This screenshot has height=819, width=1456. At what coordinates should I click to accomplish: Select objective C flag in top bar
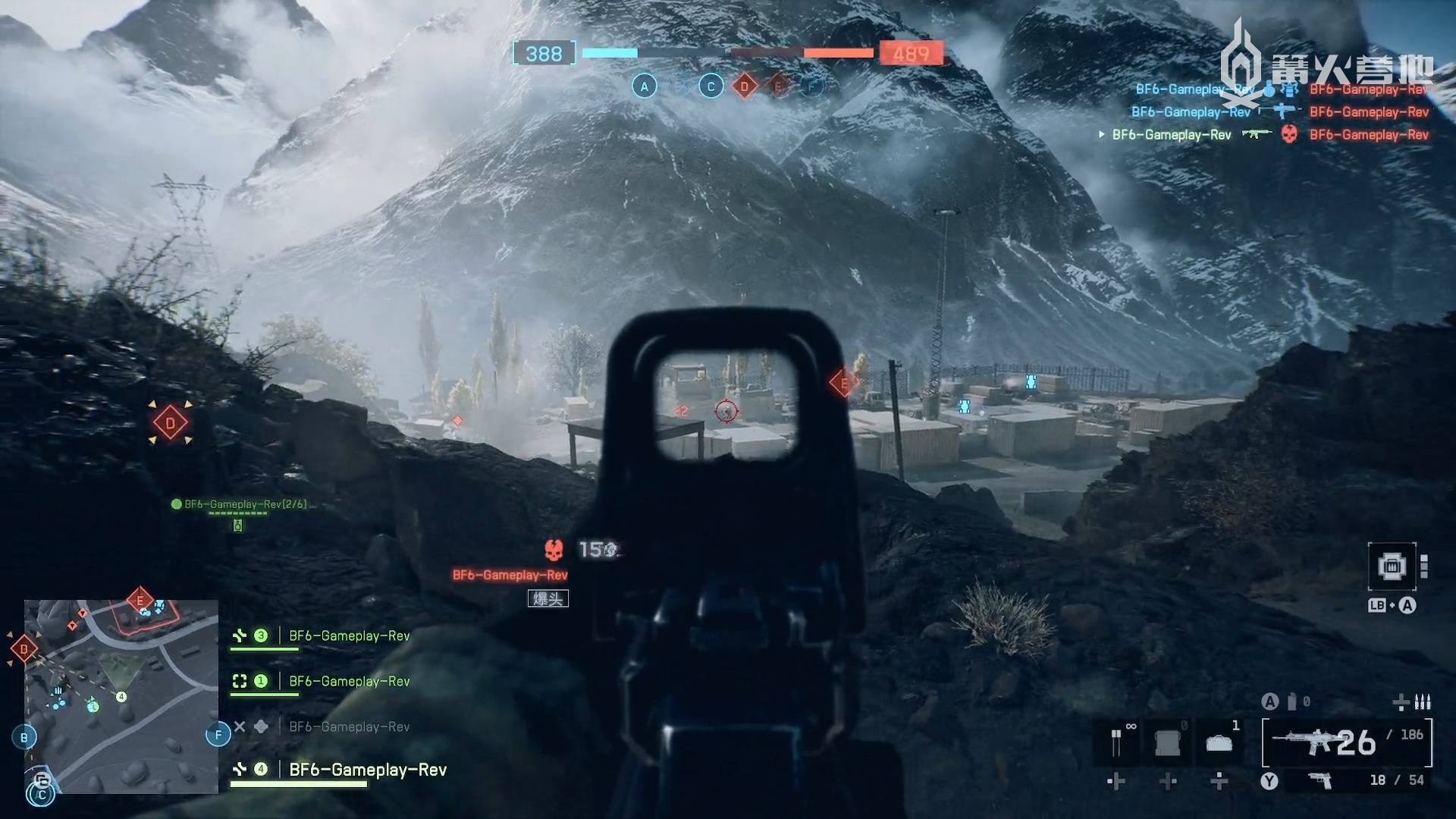711,86
